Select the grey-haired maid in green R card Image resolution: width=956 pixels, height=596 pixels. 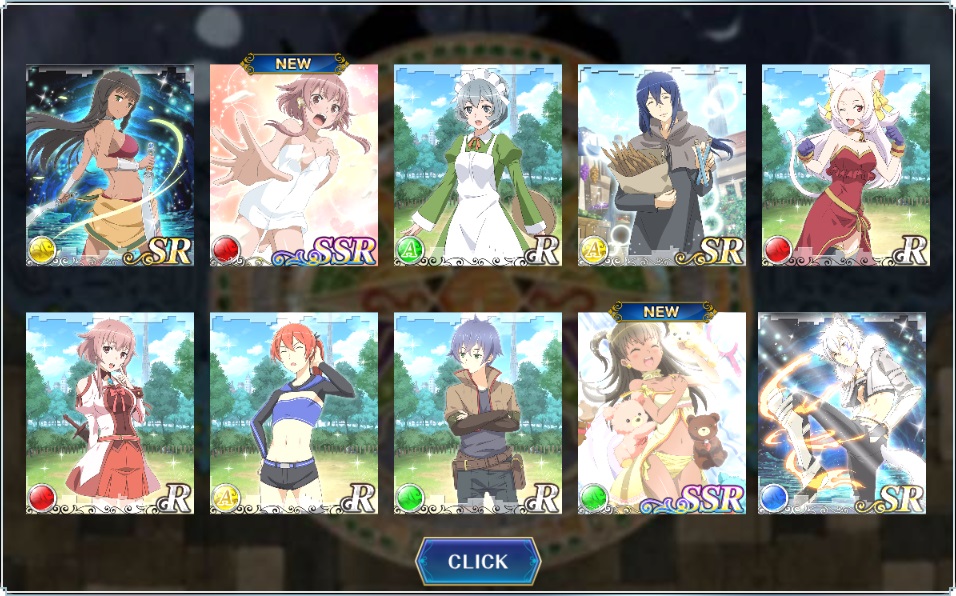(478, 166)
